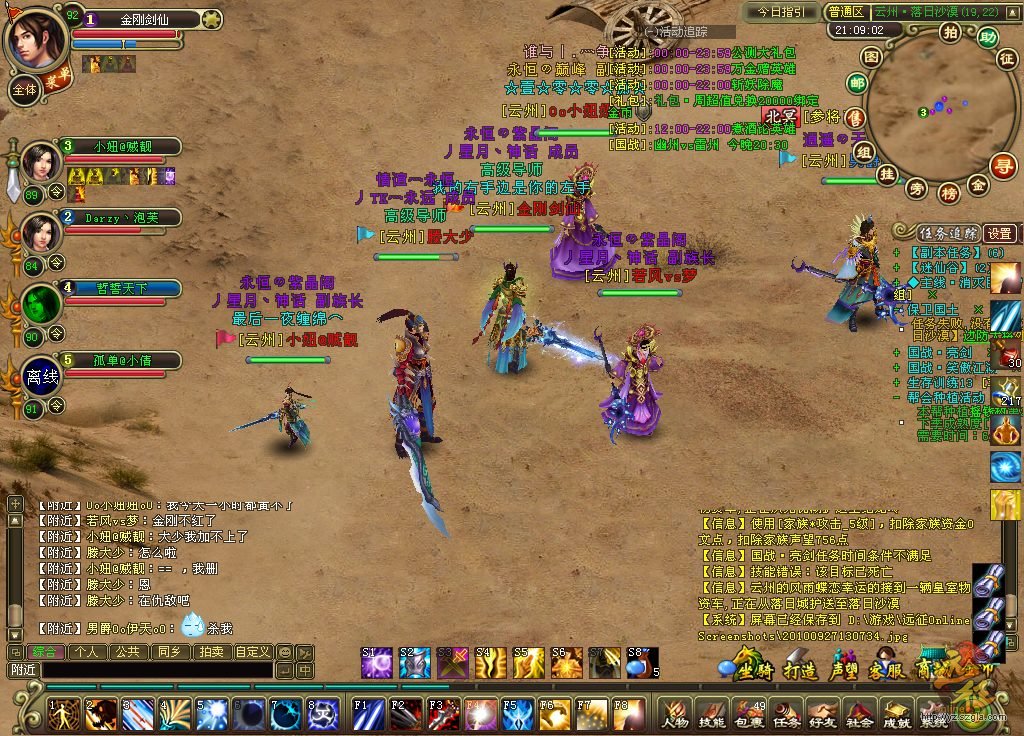Click the 寻 pathfinding button by the minimap
Screen dimensions: 1024x736
point(1002,164)
